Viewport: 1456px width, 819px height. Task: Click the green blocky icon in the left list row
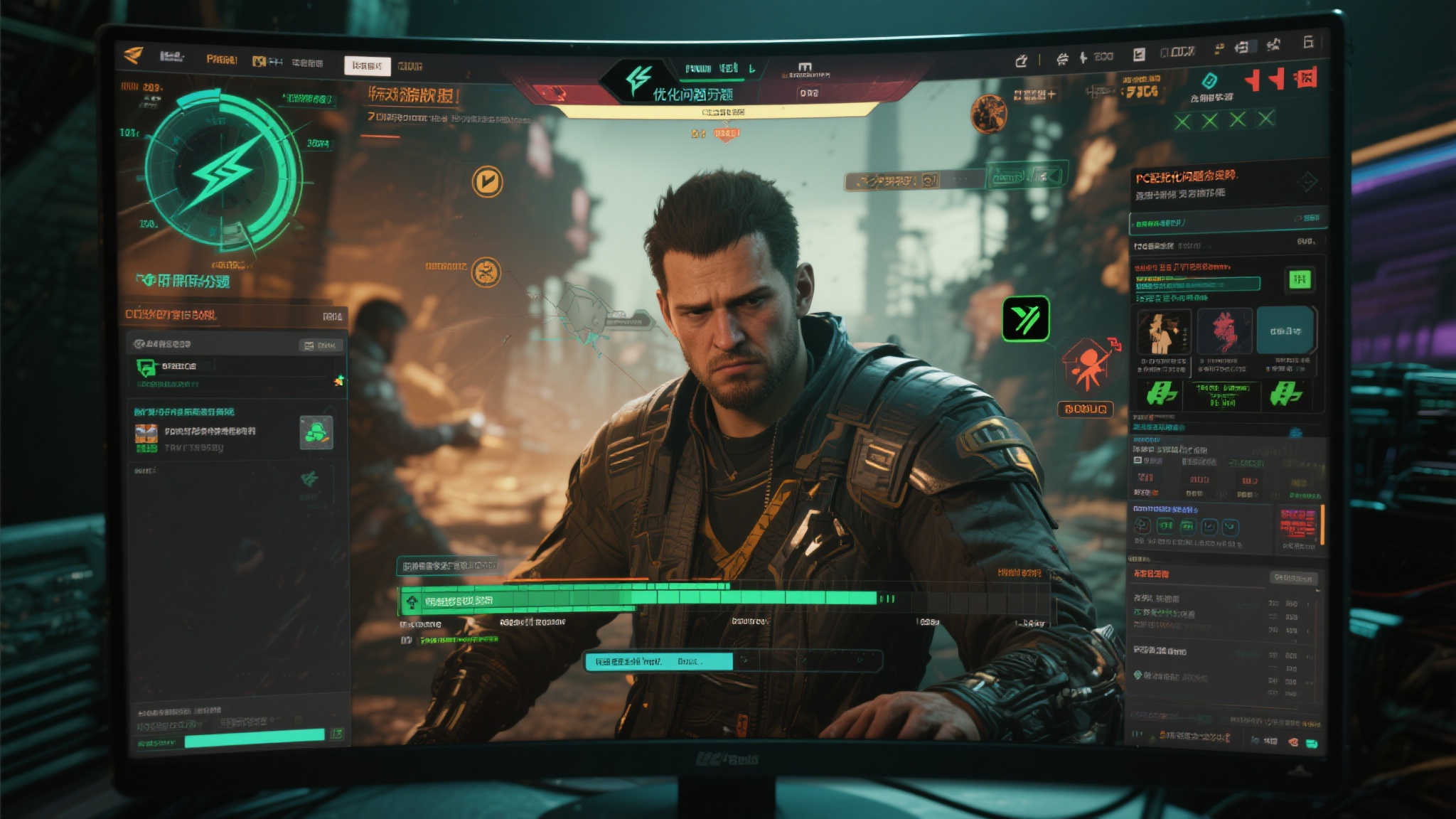316,432
